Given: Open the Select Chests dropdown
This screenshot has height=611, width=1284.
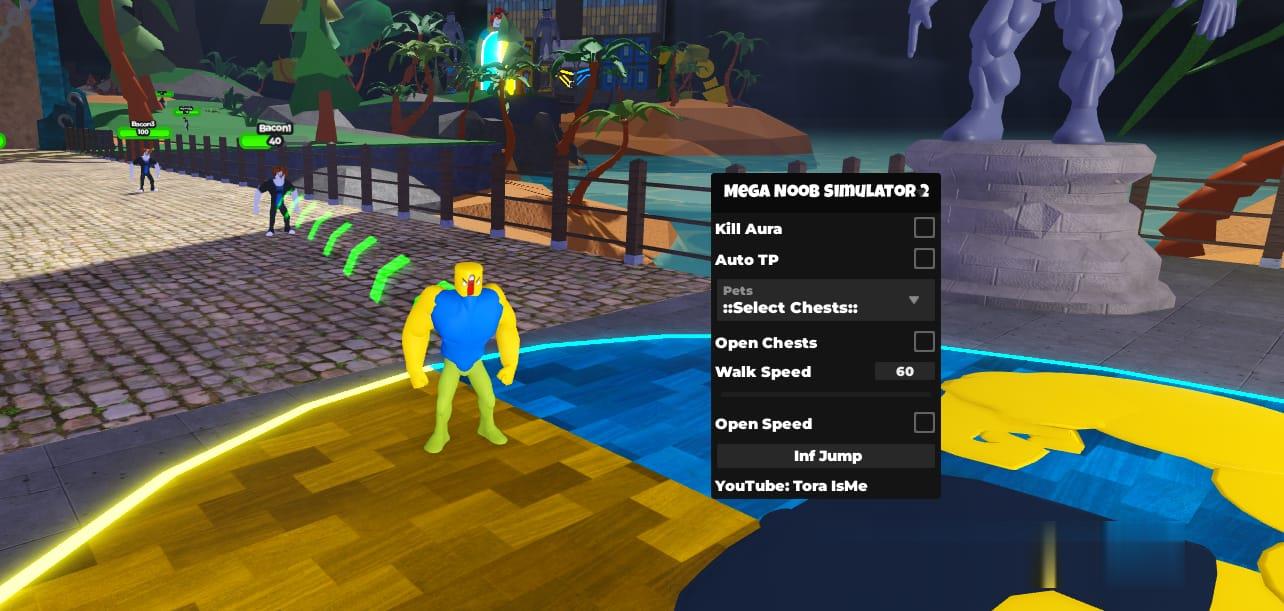Looking at the screenshot, I should [x=826, y=300].
